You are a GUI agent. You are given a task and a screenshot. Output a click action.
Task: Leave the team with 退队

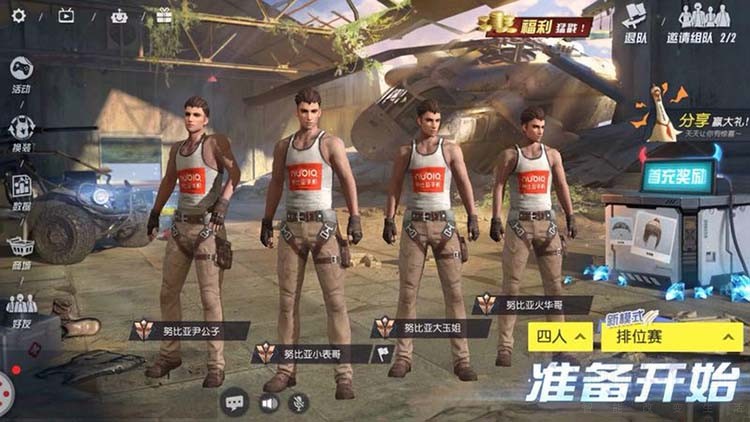coord(636,22)
